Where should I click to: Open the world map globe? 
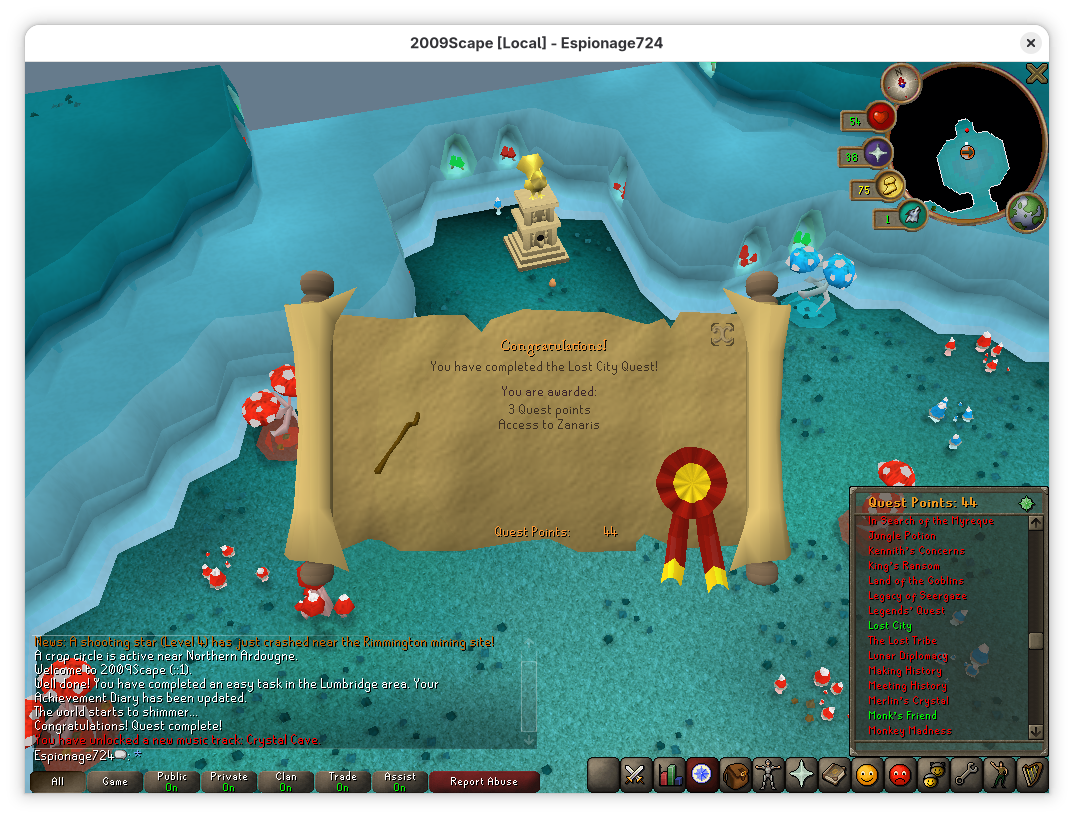(x=1026, y=212)
